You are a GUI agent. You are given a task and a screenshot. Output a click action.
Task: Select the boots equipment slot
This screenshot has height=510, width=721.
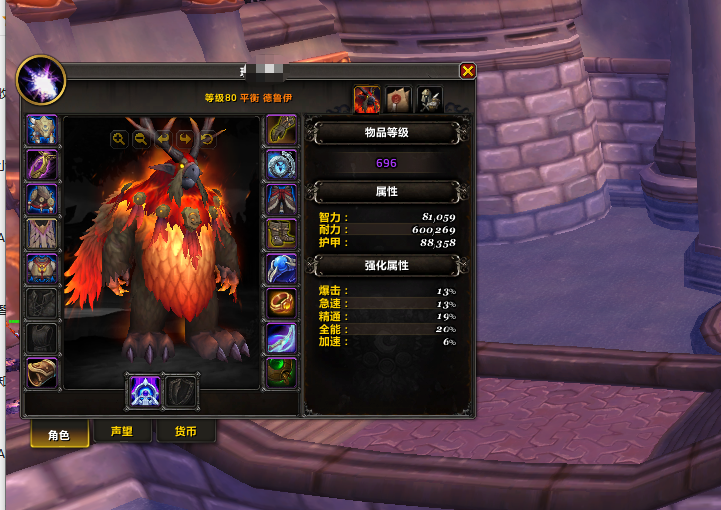point(280,234)
